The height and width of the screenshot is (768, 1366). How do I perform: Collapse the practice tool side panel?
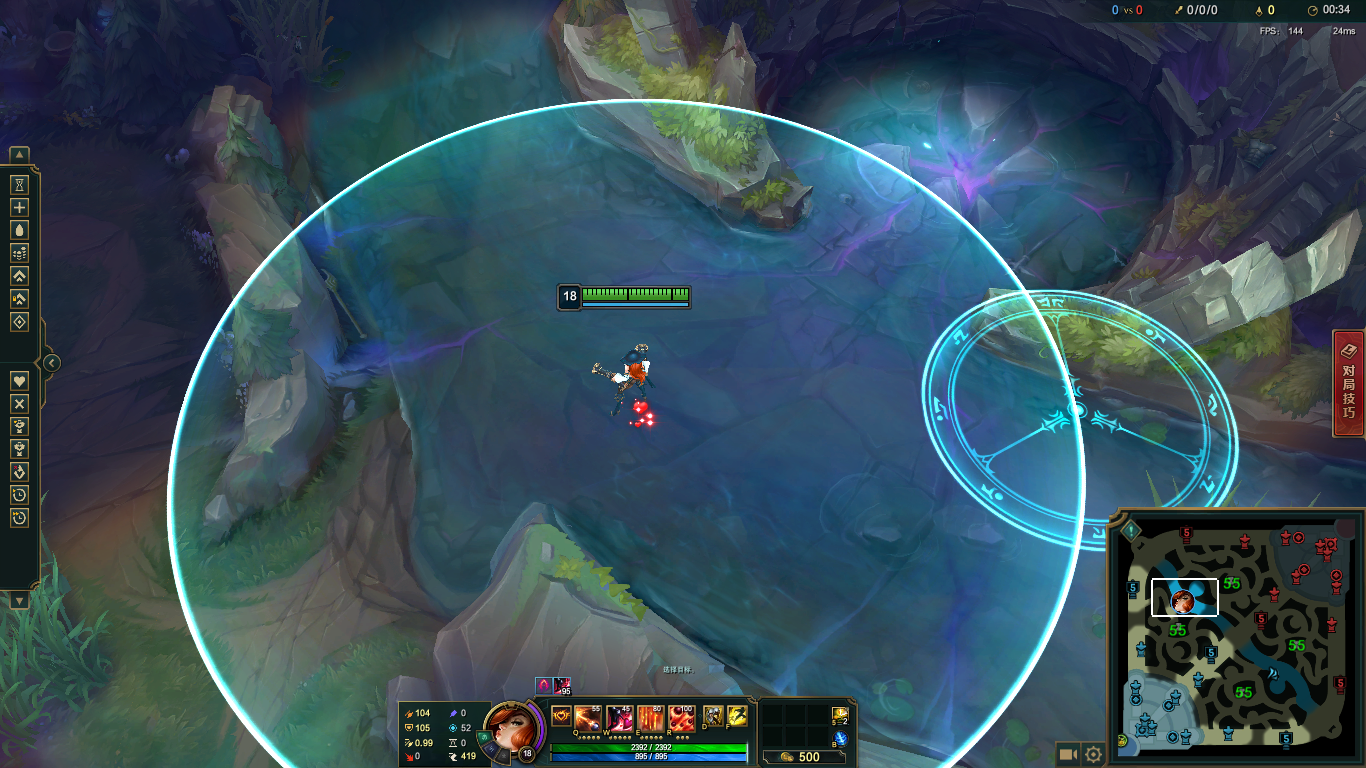(x=52, y=363)
